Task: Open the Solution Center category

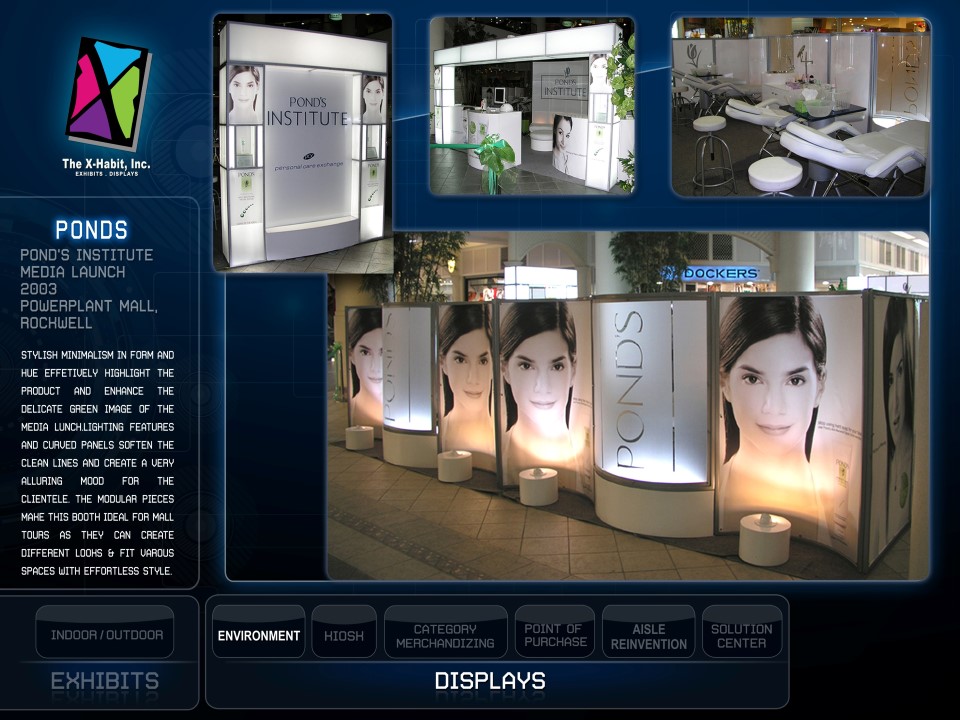Action: (x=741, y=635)
